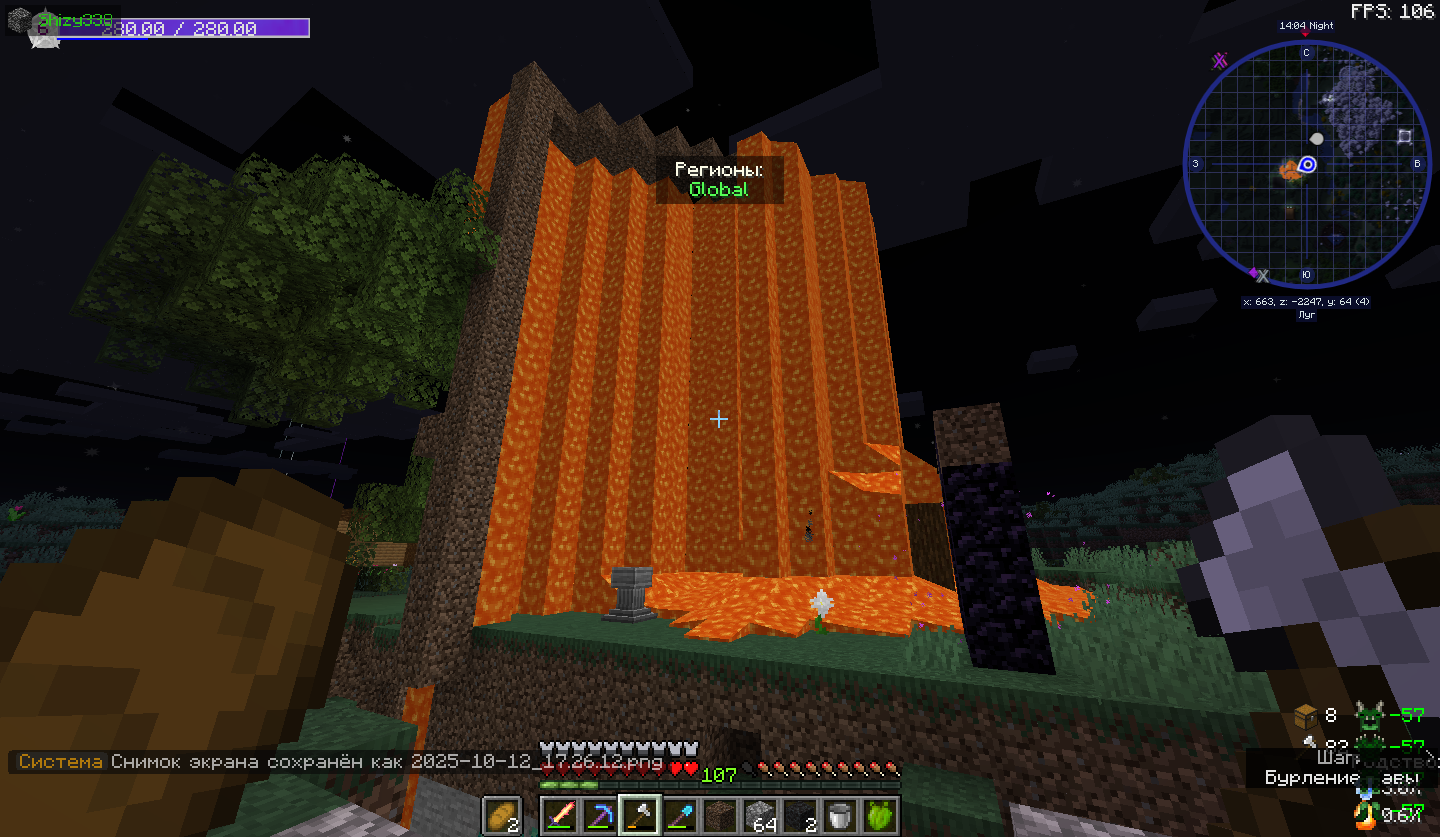This screenshot has height=837, width=1440.
Task: Select the empty bucket hotbar slot
Action: [x=840, y=815]
